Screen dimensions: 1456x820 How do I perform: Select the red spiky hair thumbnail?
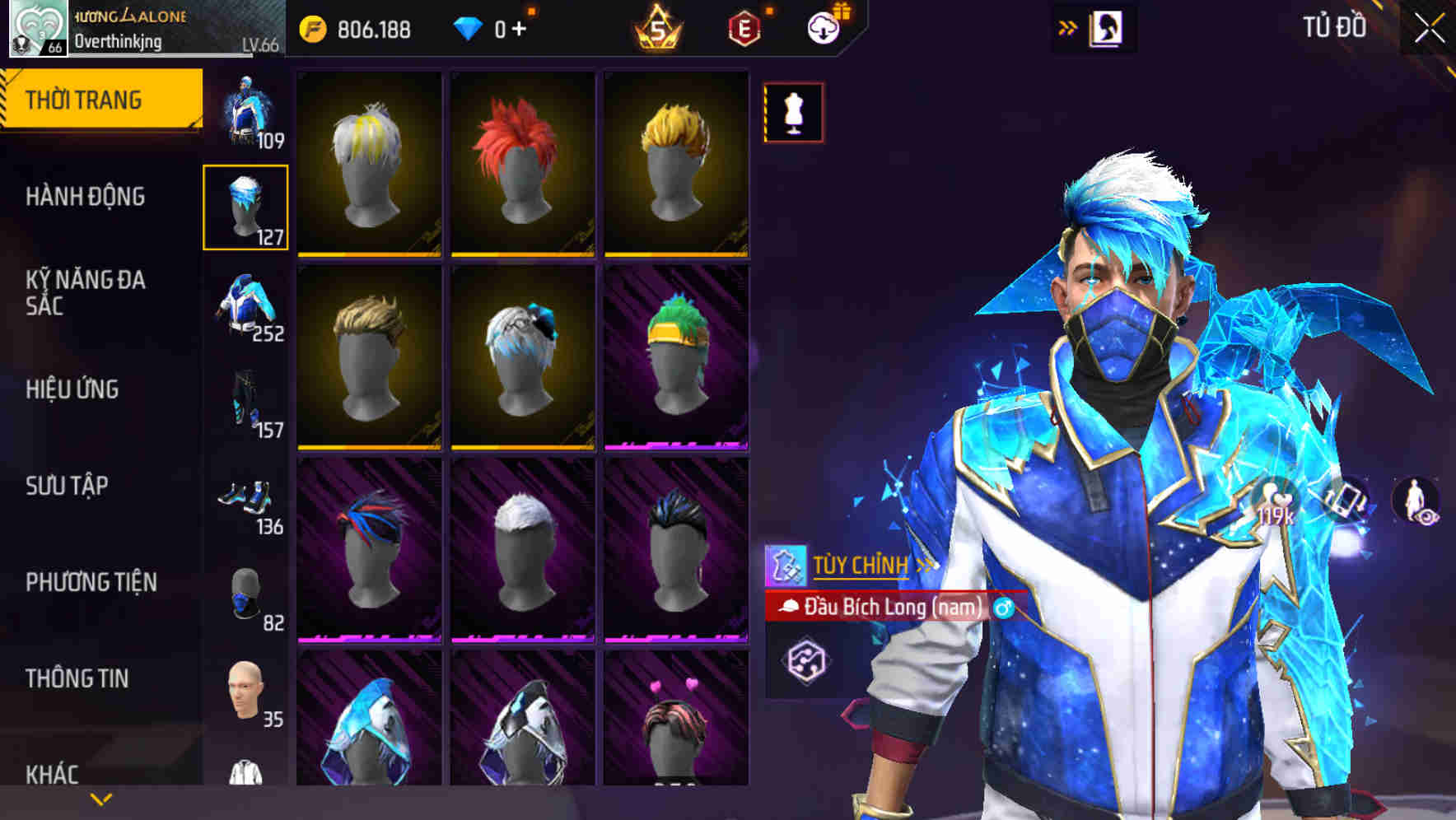pyautogui.click(x=521, y=161)
